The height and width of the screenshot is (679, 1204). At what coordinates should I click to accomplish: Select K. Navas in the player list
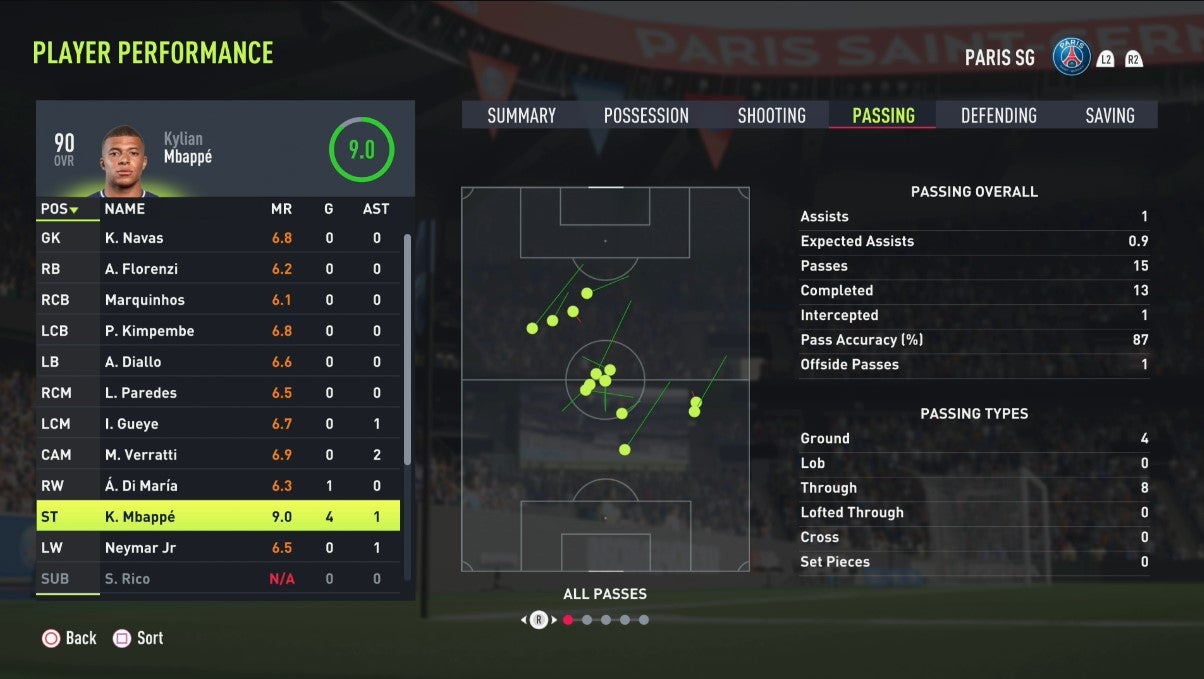point(218,238)
